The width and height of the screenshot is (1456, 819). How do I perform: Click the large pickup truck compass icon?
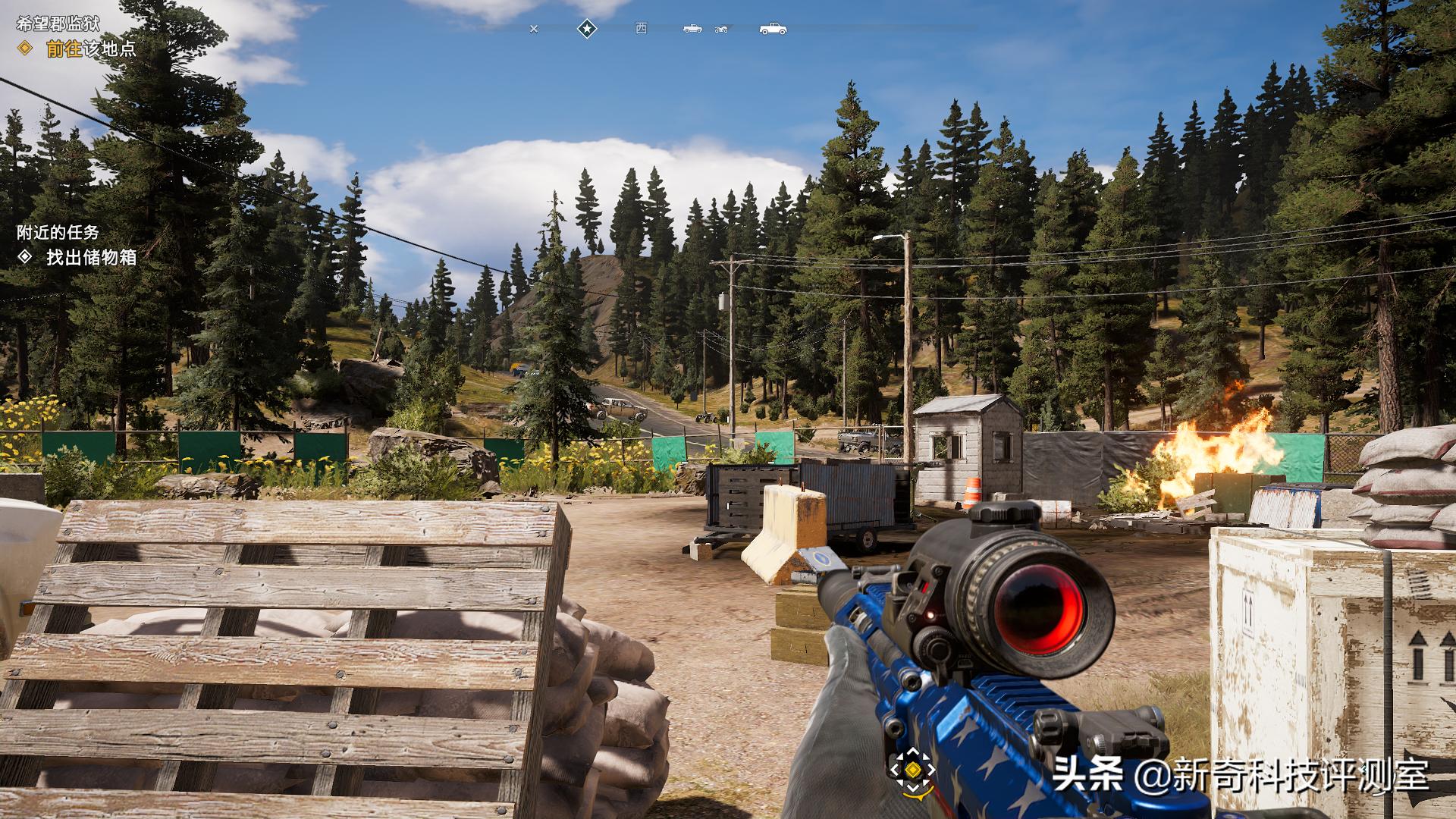773,29
